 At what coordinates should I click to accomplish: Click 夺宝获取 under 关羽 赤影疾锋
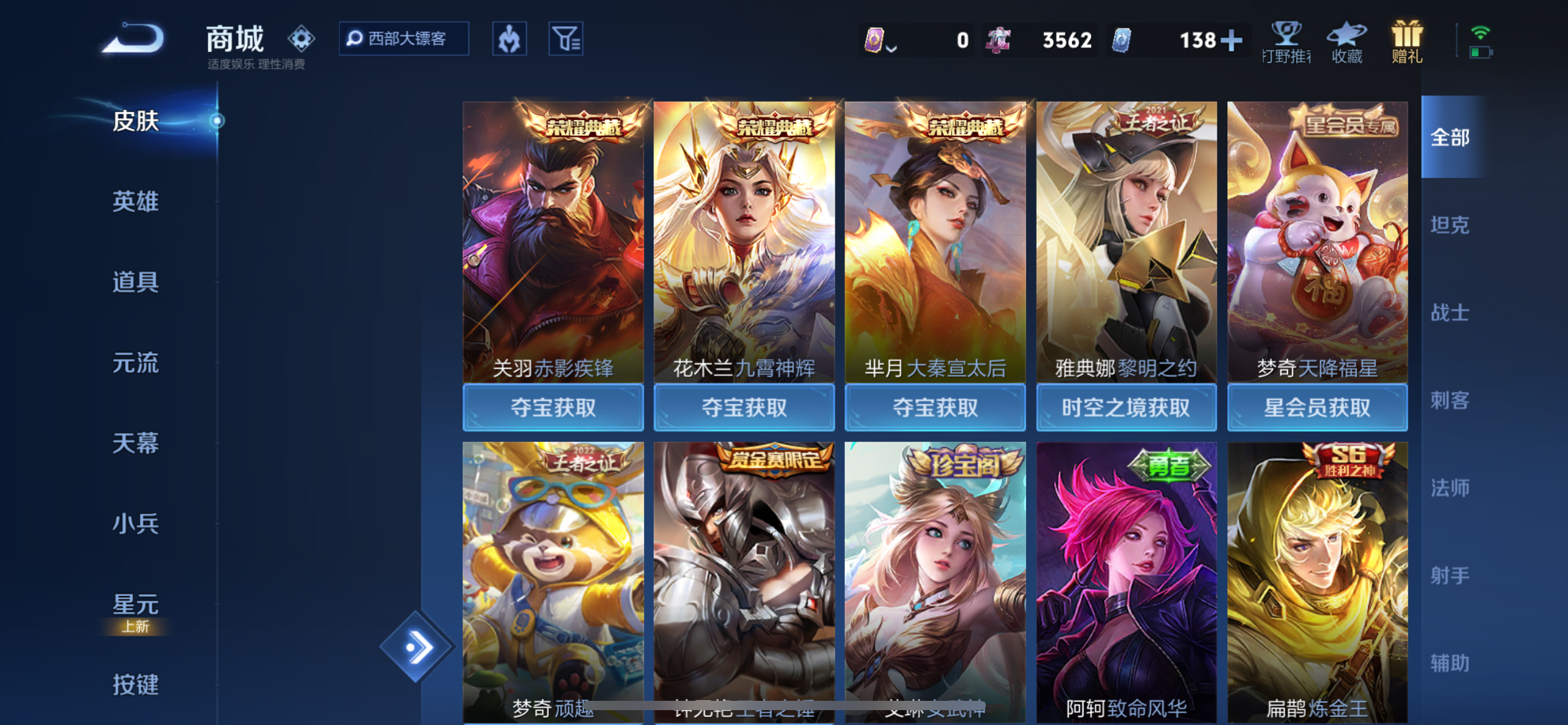point(554,407)
